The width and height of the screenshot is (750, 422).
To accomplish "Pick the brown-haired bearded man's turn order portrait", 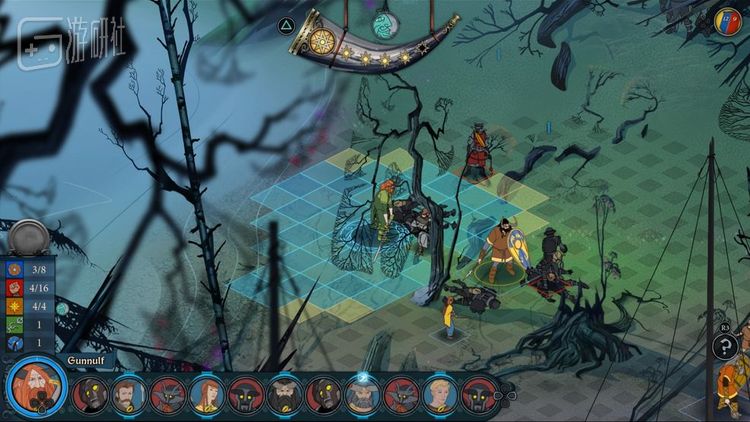I will (129, 395).
